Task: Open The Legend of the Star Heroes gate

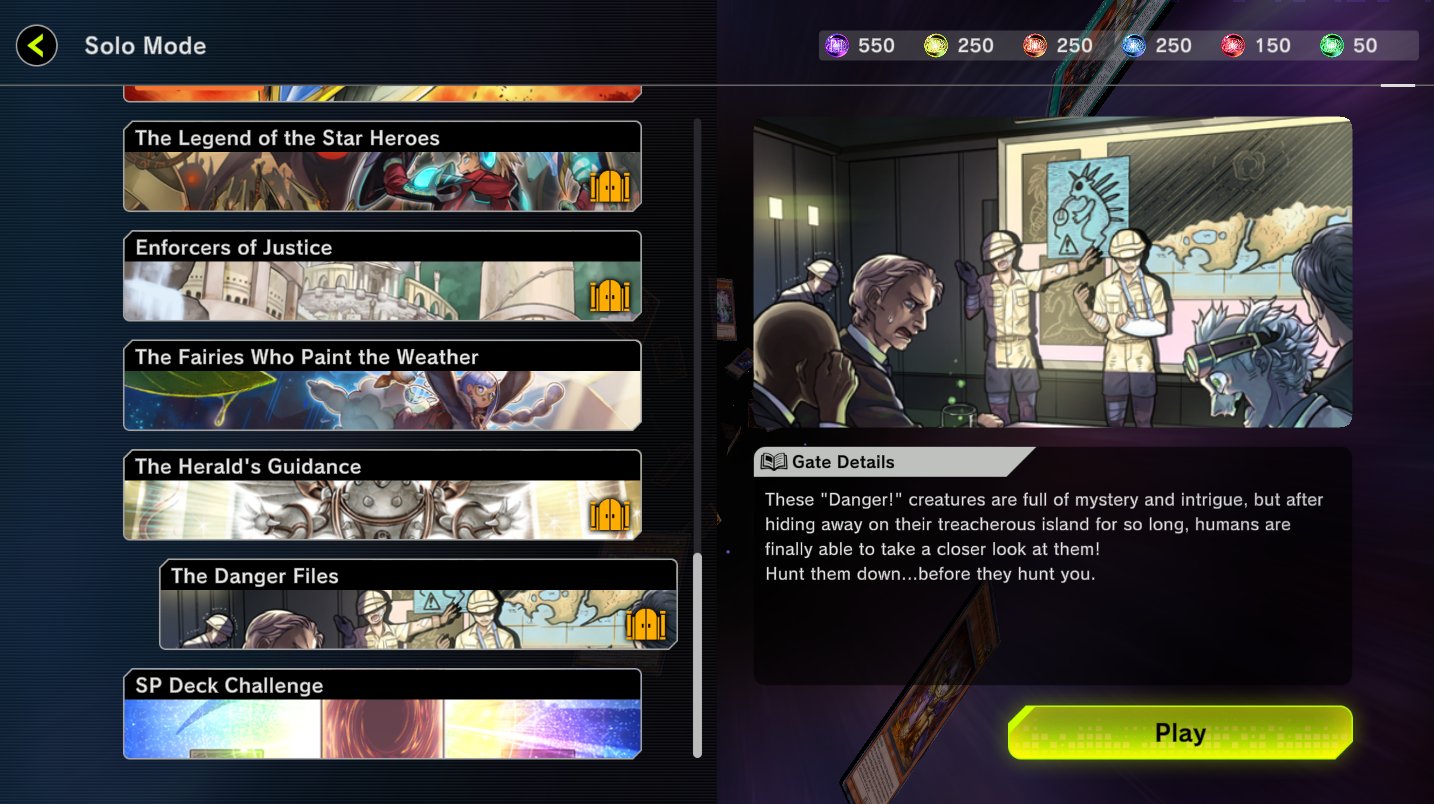Action: (x=380, y=165)
